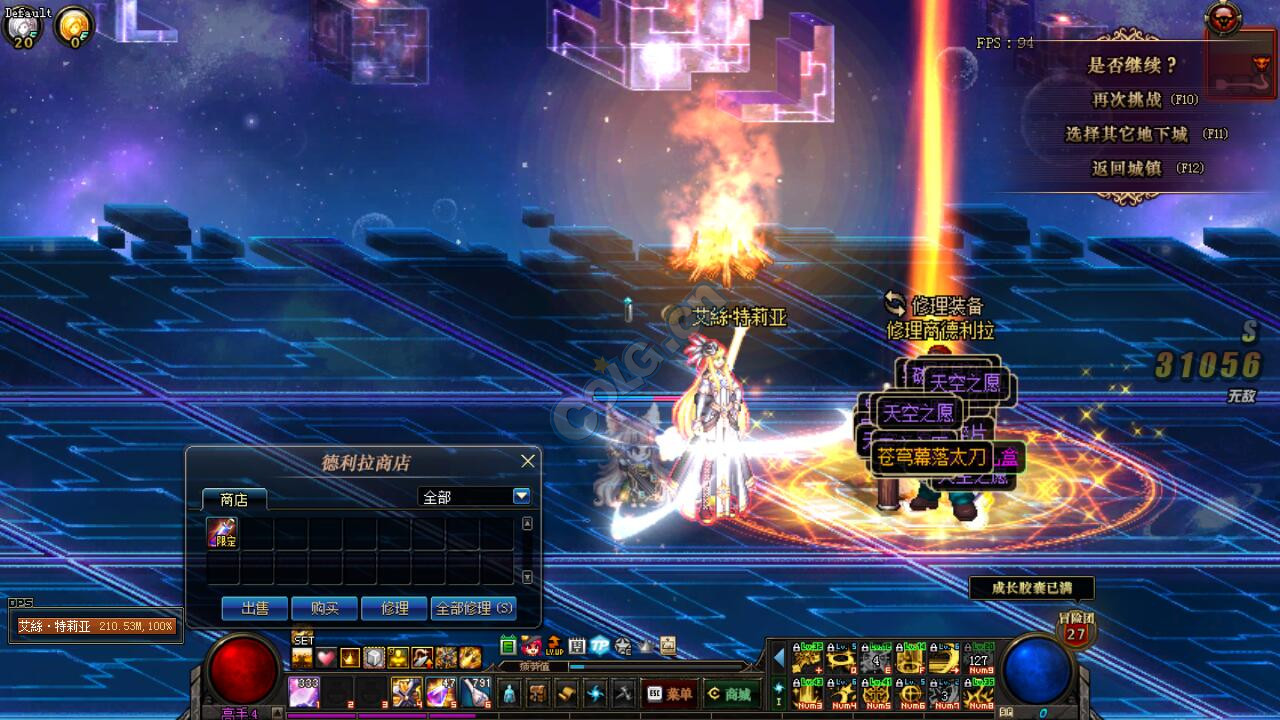Open the 商城 cash shop
Viewport: 1280px width, 720px height.
729,693
